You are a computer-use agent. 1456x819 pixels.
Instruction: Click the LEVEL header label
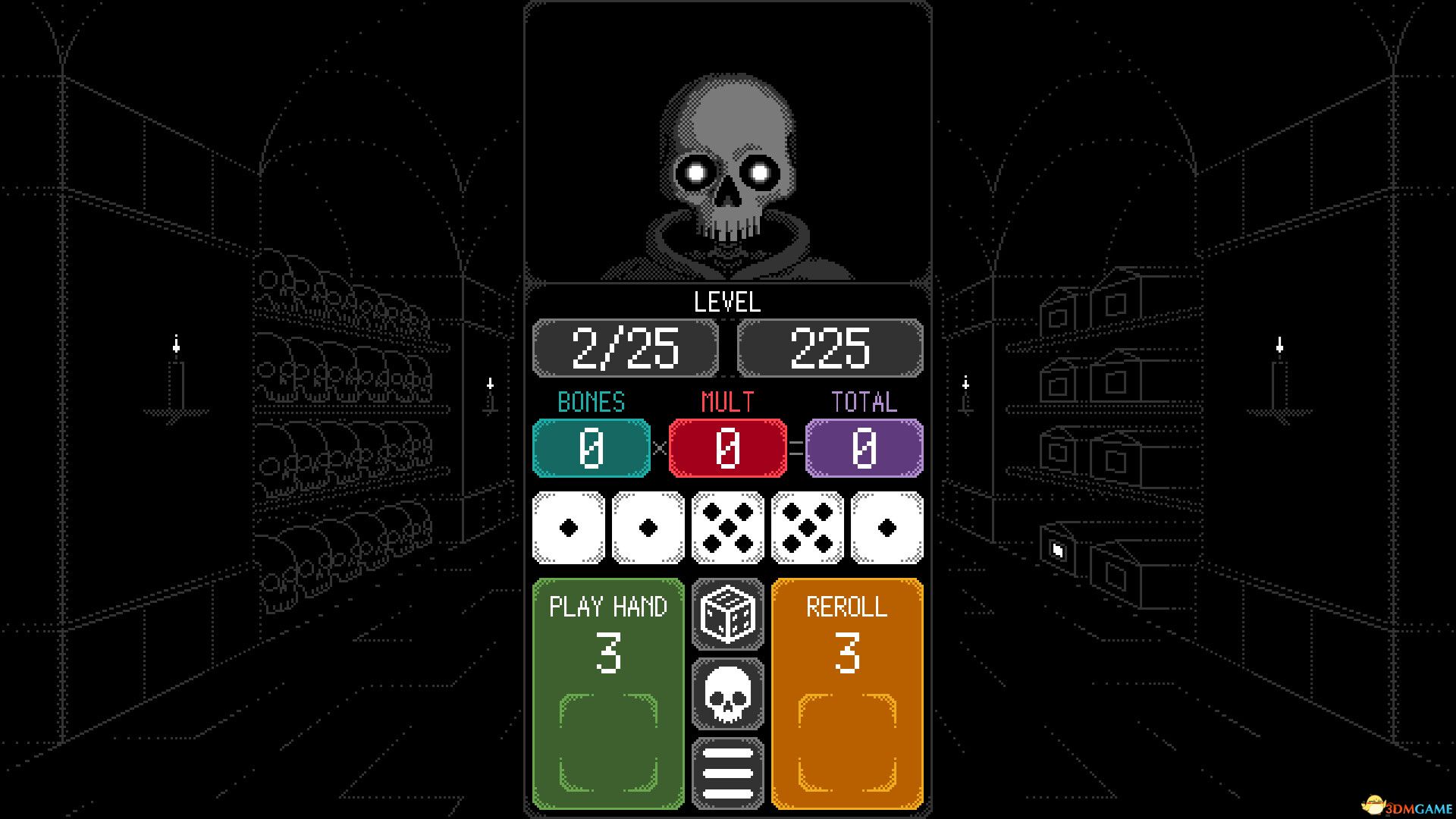726,303
